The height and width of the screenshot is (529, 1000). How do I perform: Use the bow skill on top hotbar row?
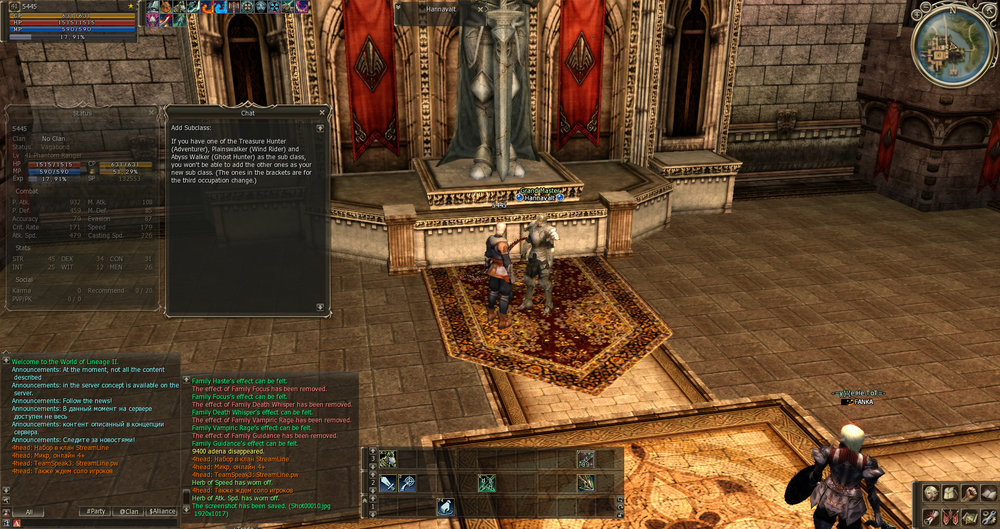[585, 459]
